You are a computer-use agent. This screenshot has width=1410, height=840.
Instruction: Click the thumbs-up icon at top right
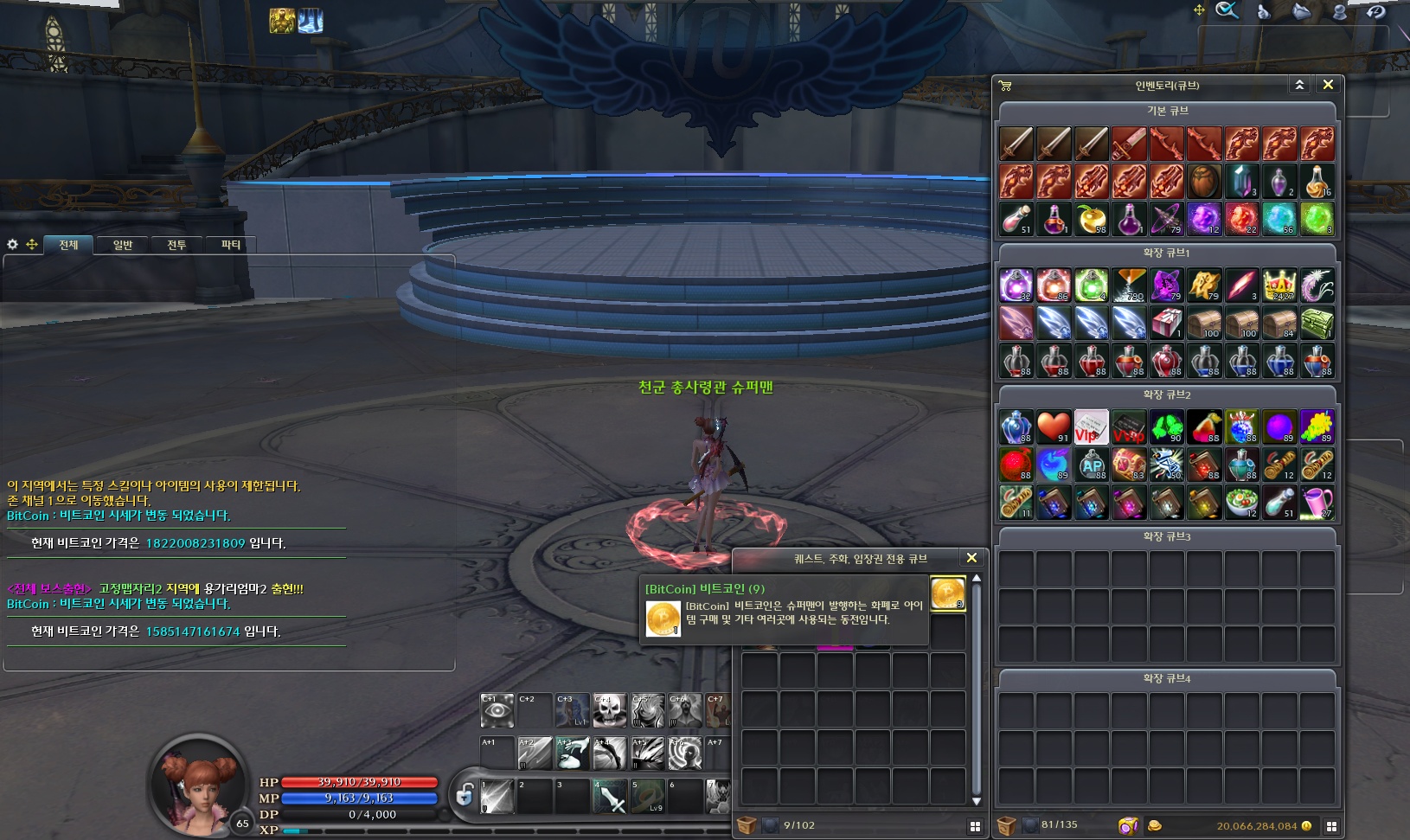(x=1263, y=11)
